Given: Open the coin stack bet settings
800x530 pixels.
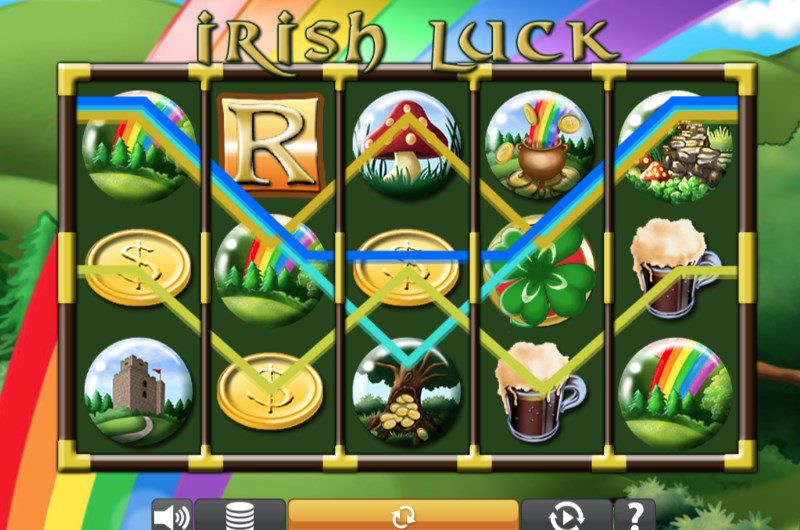Looking at the screenshot, I should [240, 516].
